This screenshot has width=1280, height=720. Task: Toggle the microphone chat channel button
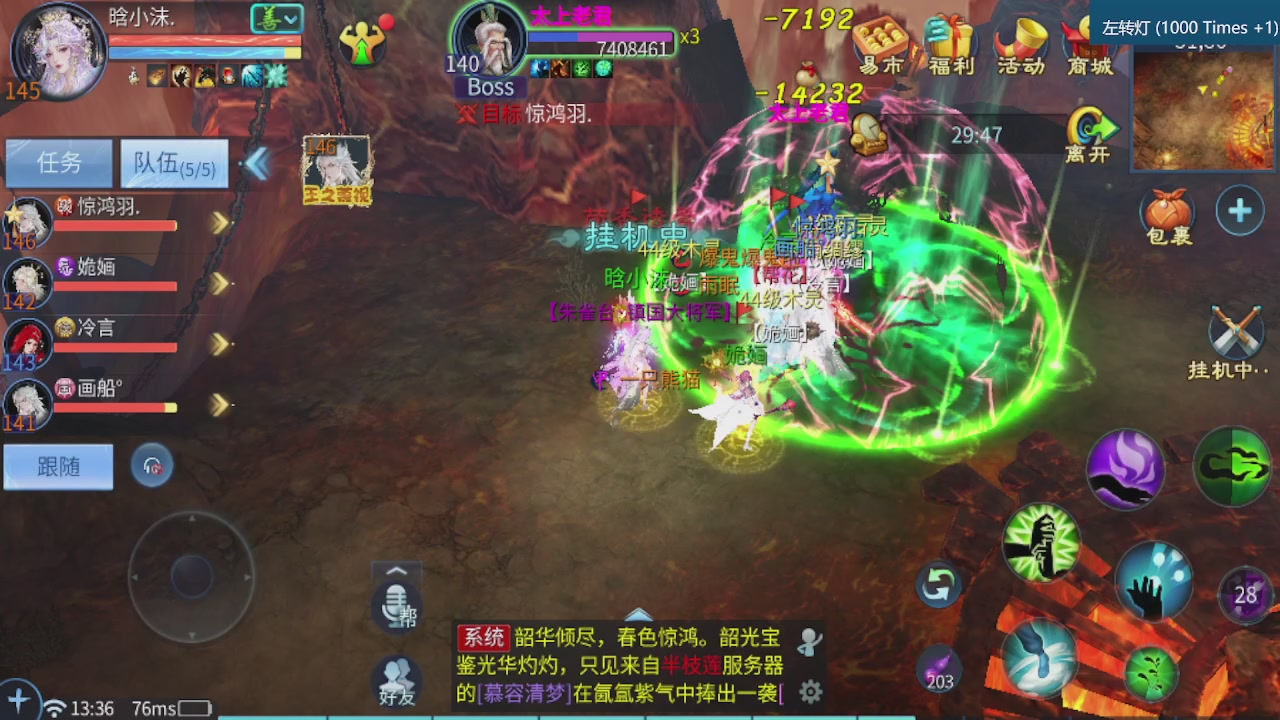[395, 608]
